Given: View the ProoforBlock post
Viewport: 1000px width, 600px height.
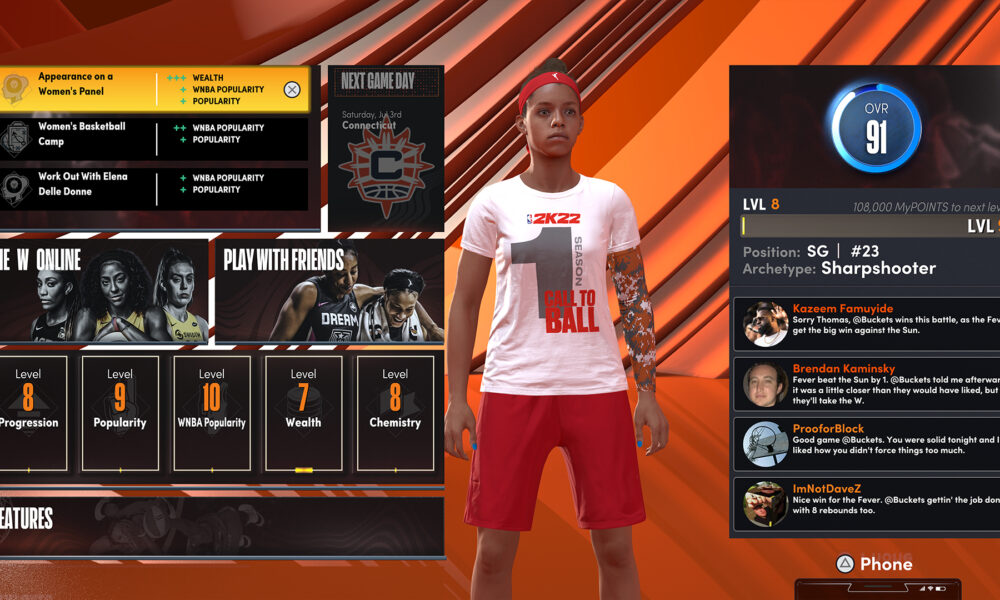Looking at the screenshot, I should [866, 444].
